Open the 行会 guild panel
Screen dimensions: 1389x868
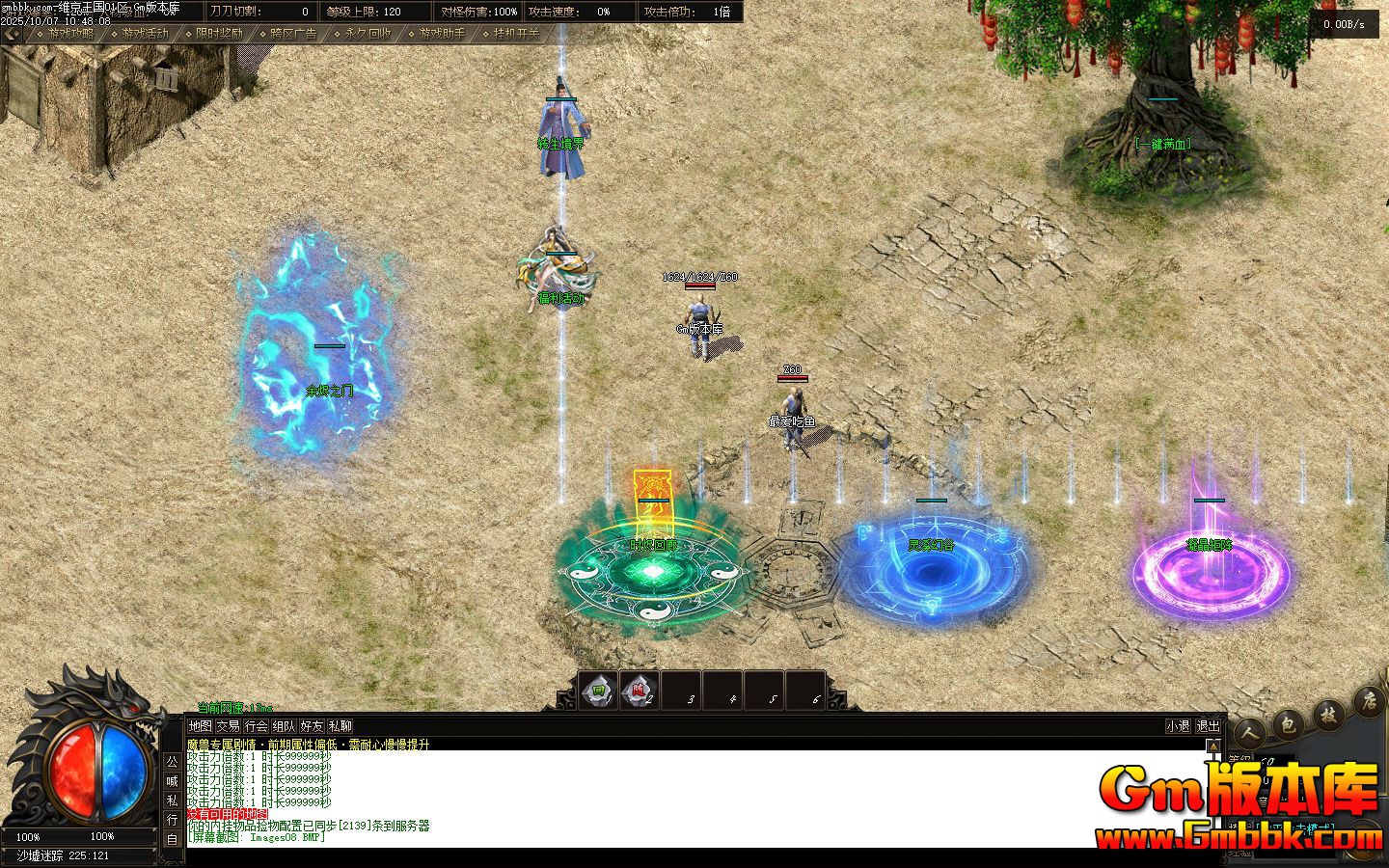[x=256, y=726]
